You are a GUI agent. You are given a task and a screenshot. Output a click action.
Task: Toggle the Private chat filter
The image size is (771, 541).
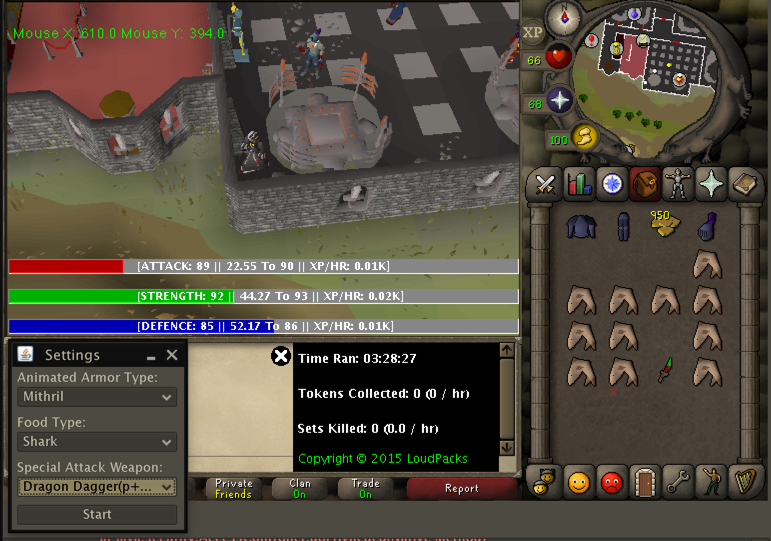(x=233, y=489)
